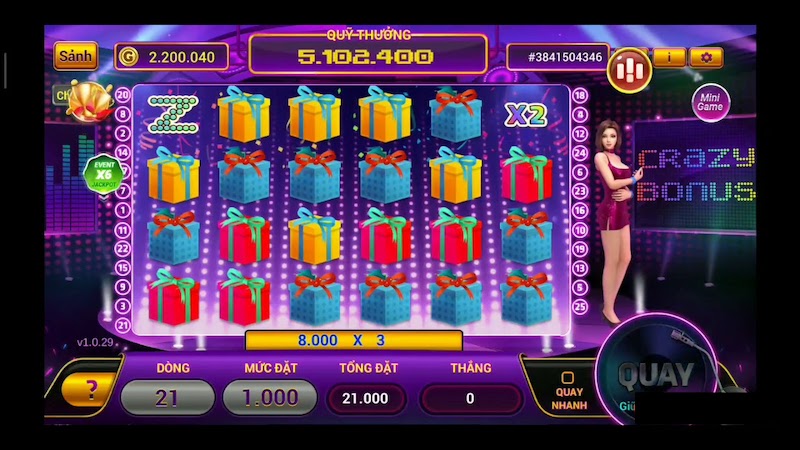Image resolution: width=800 pixels, height=450 pixels.
Task: Open the Event X6 Jackpot badge
Action: (104, 173)
